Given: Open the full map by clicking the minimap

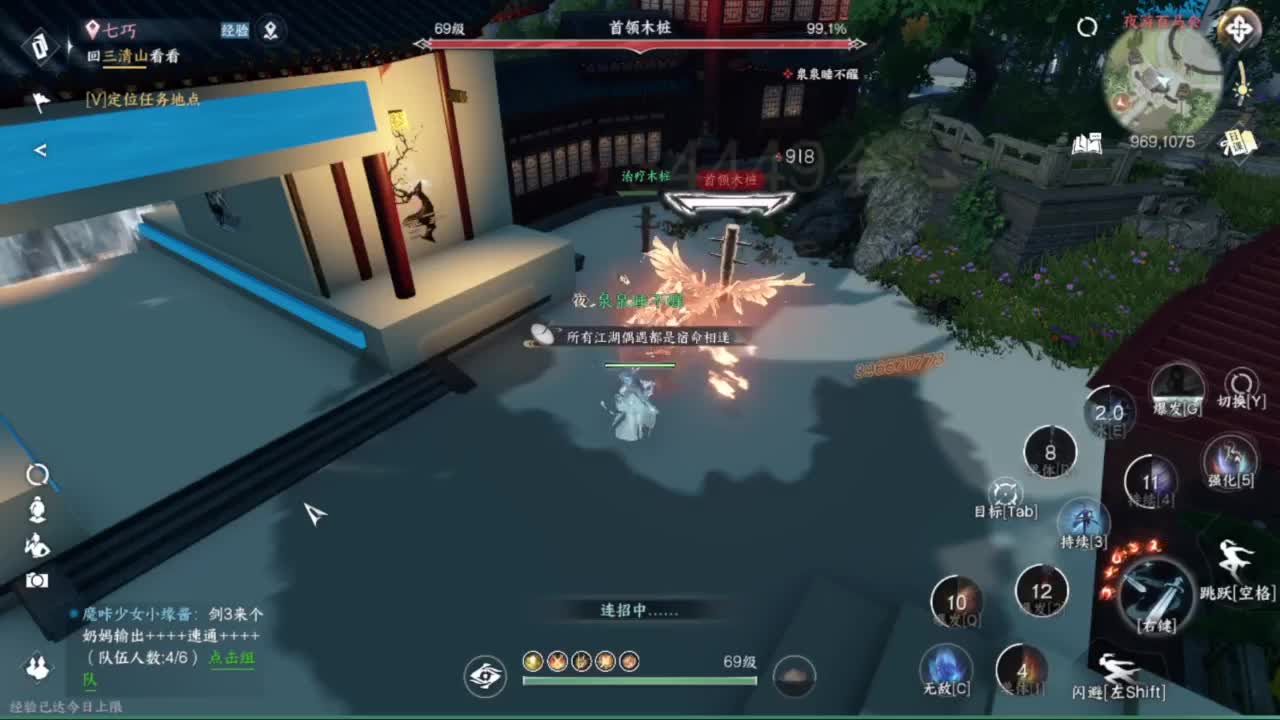Looking at the screenshot, I should coord(1165,78).
